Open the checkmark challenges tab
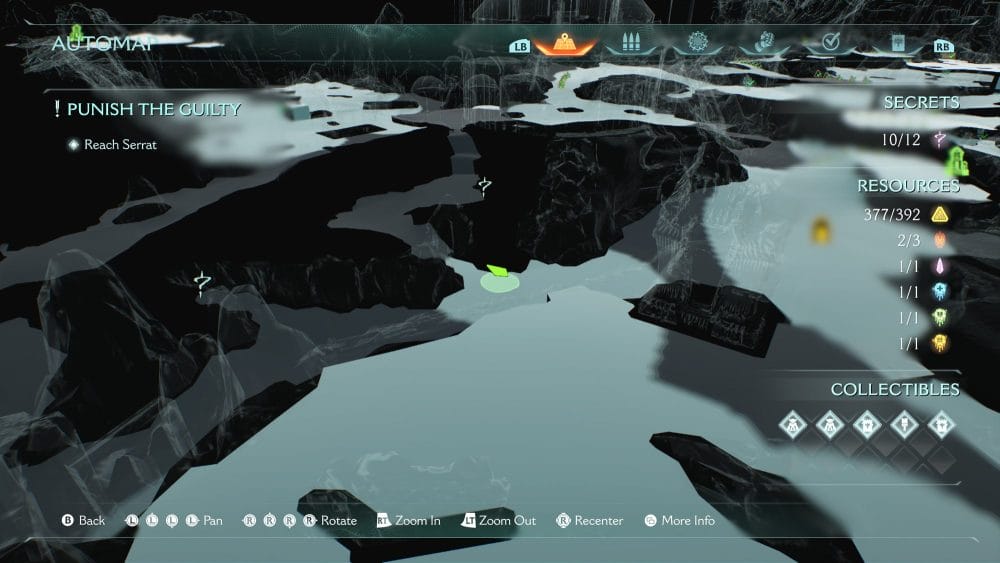The image size is (1000, 563). (x=829, y=44)
